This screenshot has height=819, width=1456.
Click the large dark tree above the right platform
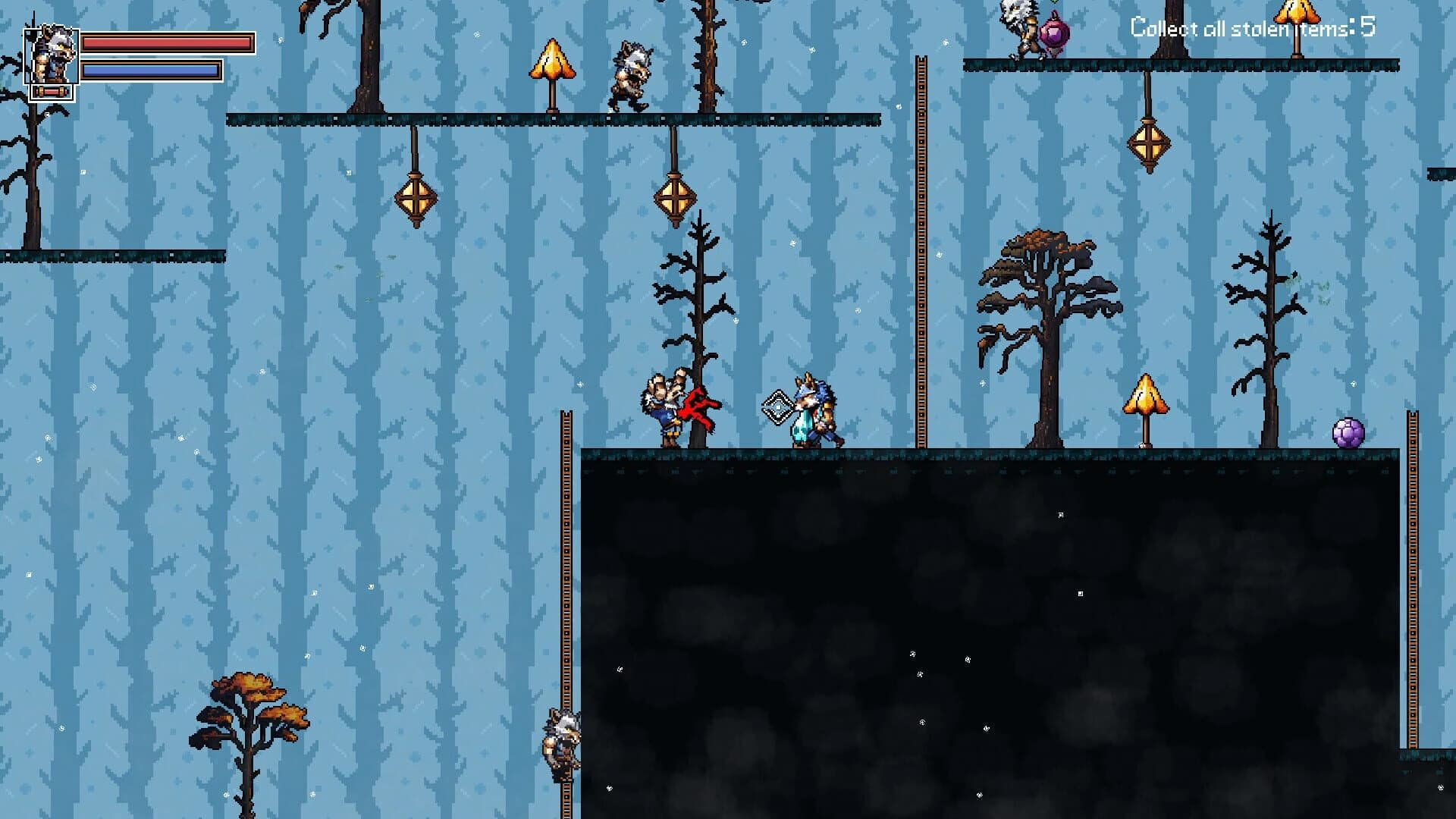[x=1043, y=303]
